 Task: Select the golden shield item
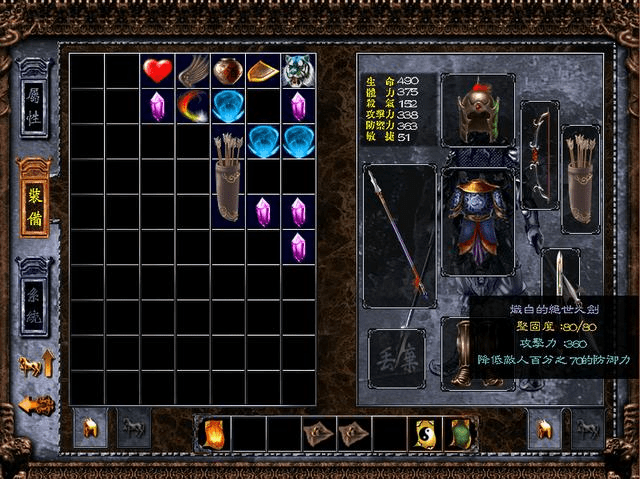[x=262, y=70]
